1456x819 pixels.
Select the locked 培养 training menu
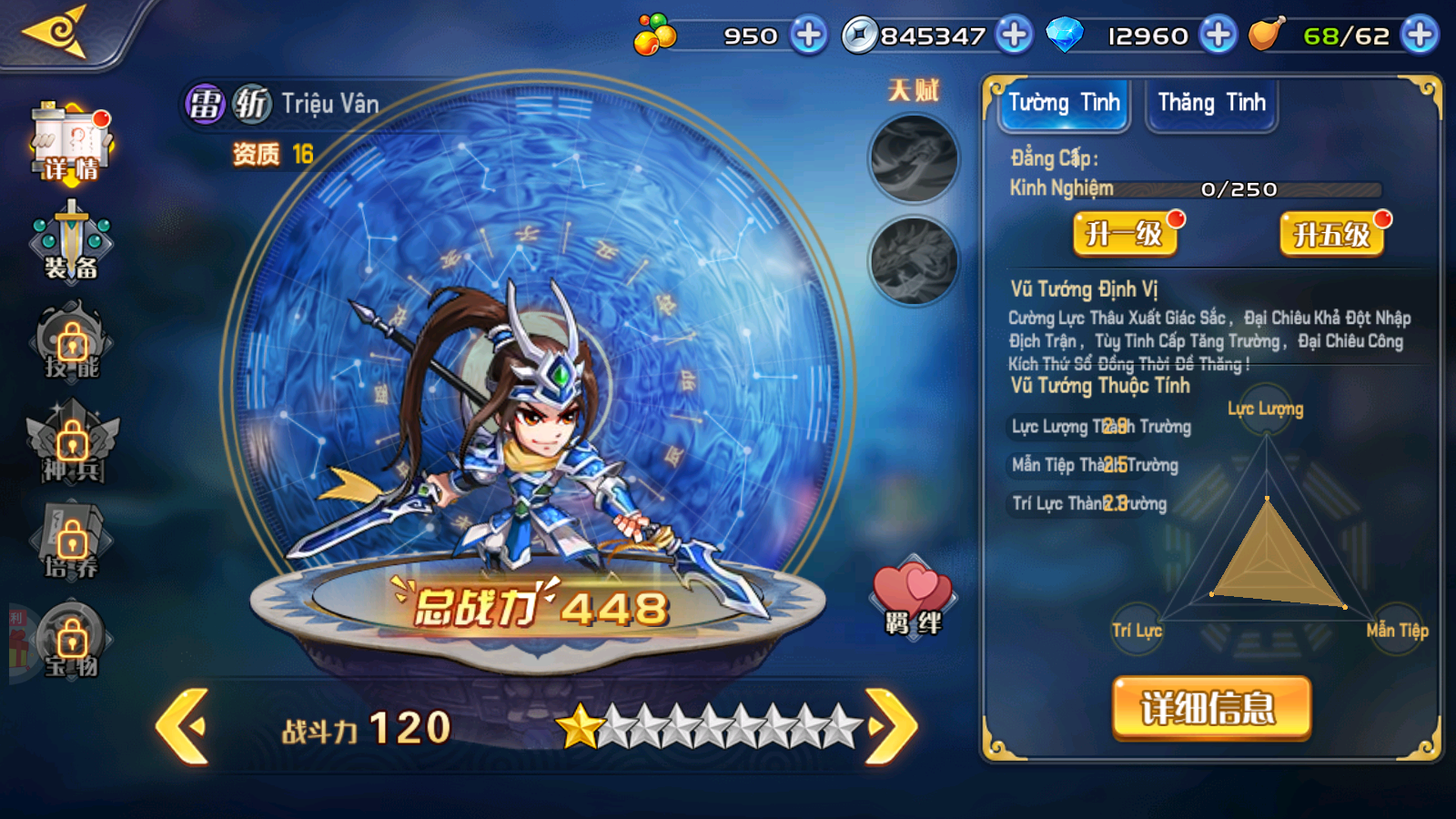(x=72, y=543)
